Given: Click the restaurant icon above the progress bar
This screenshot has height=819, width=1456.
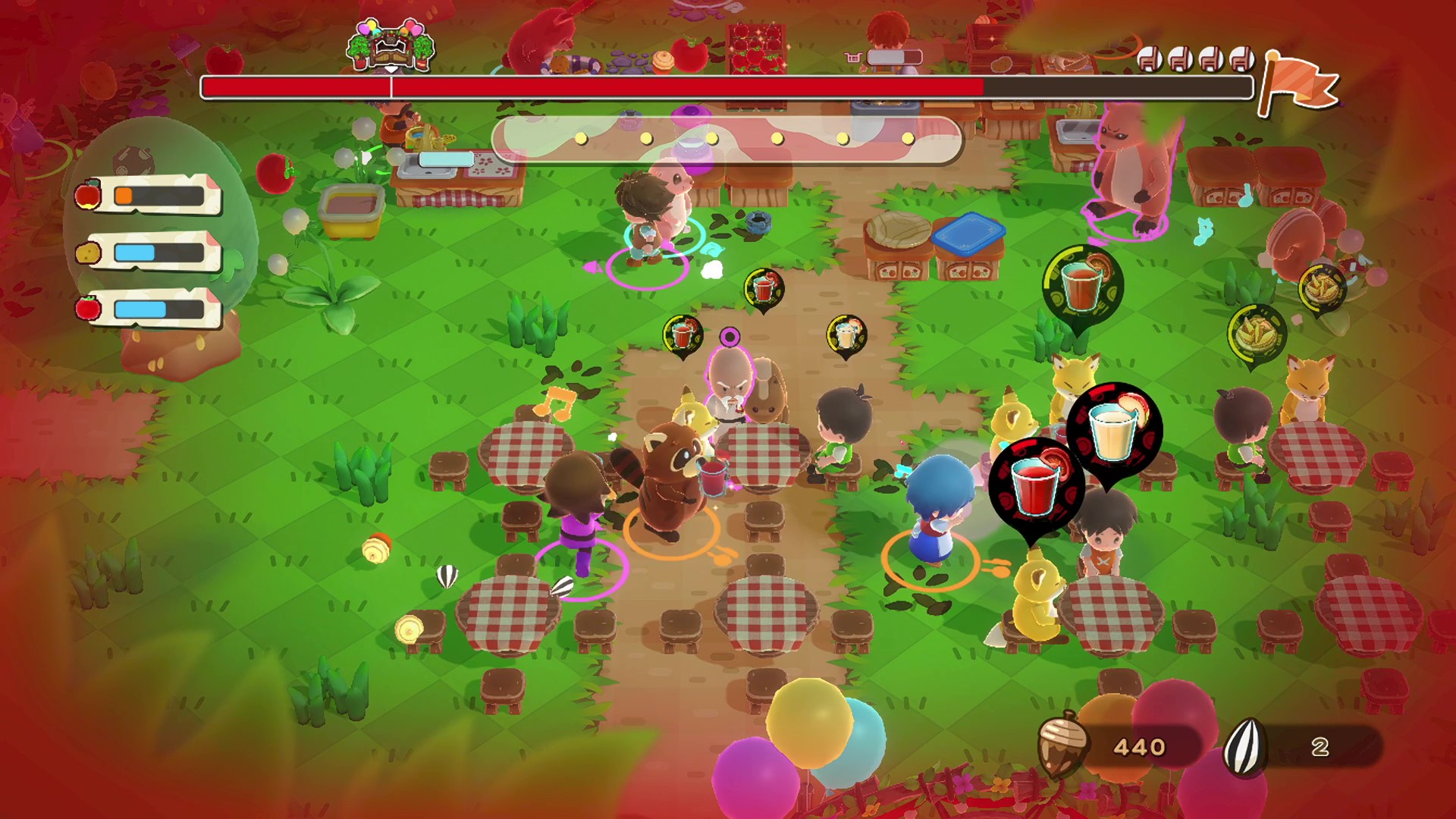Looking at the screenshot, I should (391, 45).
